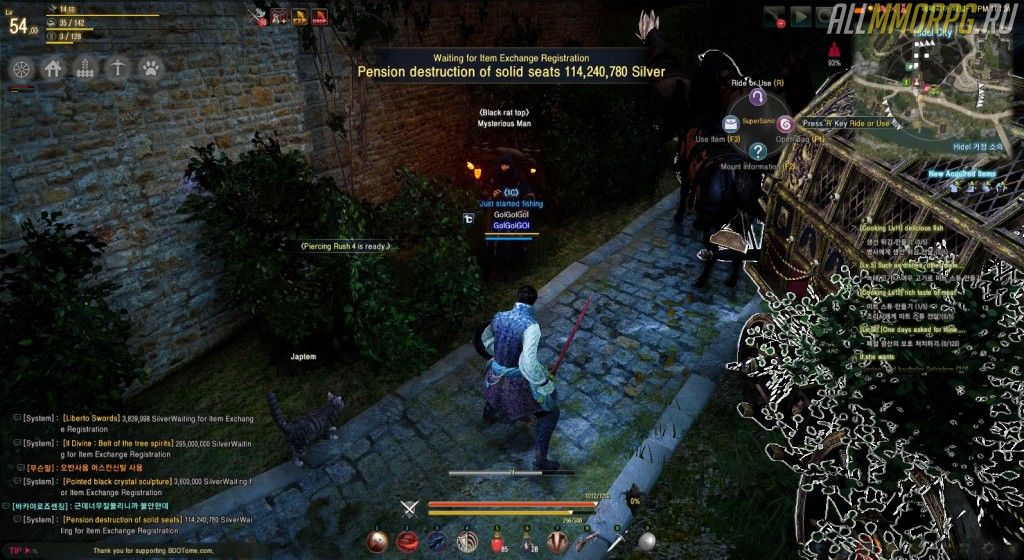Click the red DROP buff icon
The height and width of the screenshot is (560, 1024).
pyautogui.click(x=320, y=15)
